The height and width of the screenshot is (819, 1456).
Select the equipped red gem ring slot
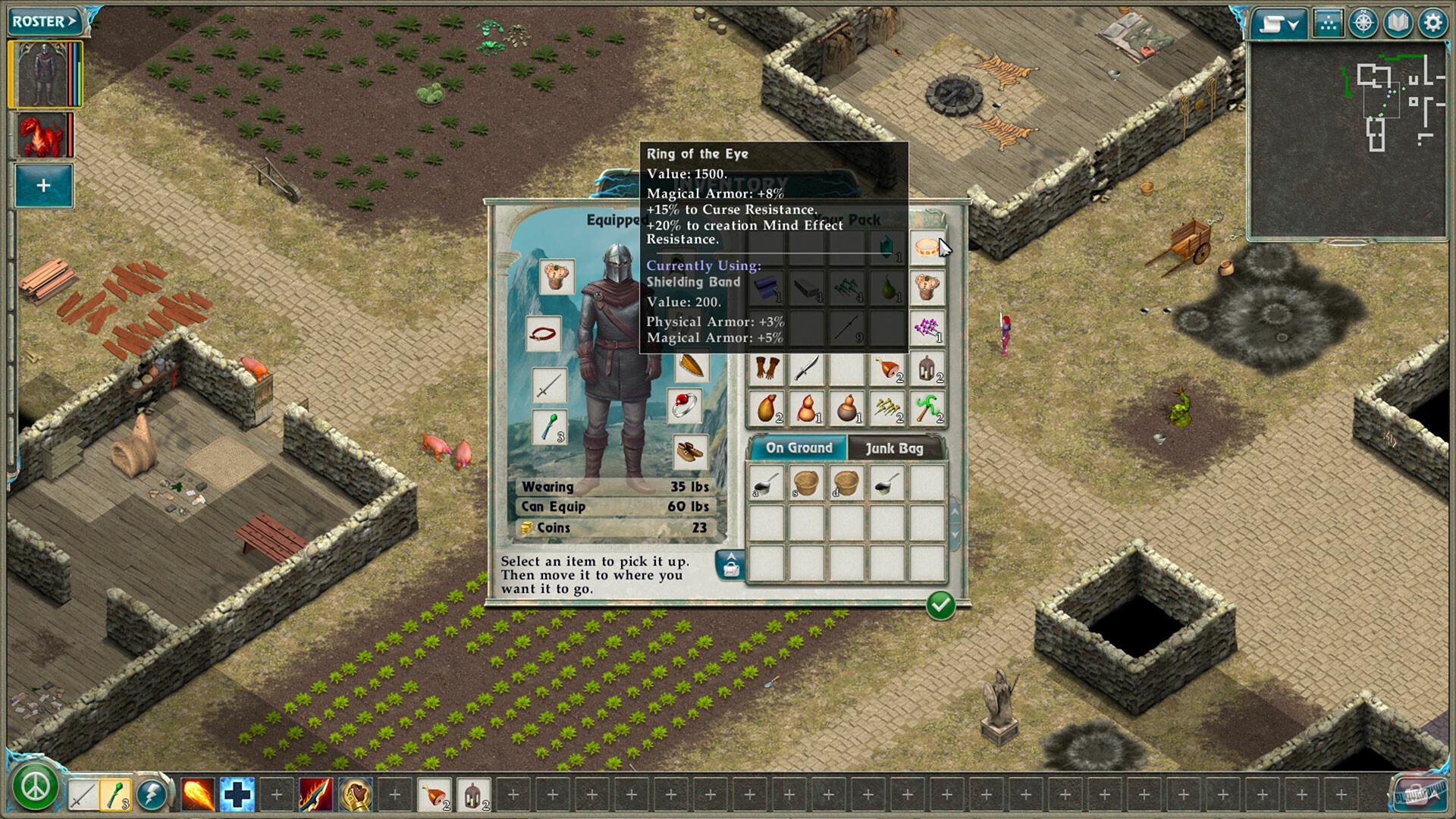pos(686,406)
